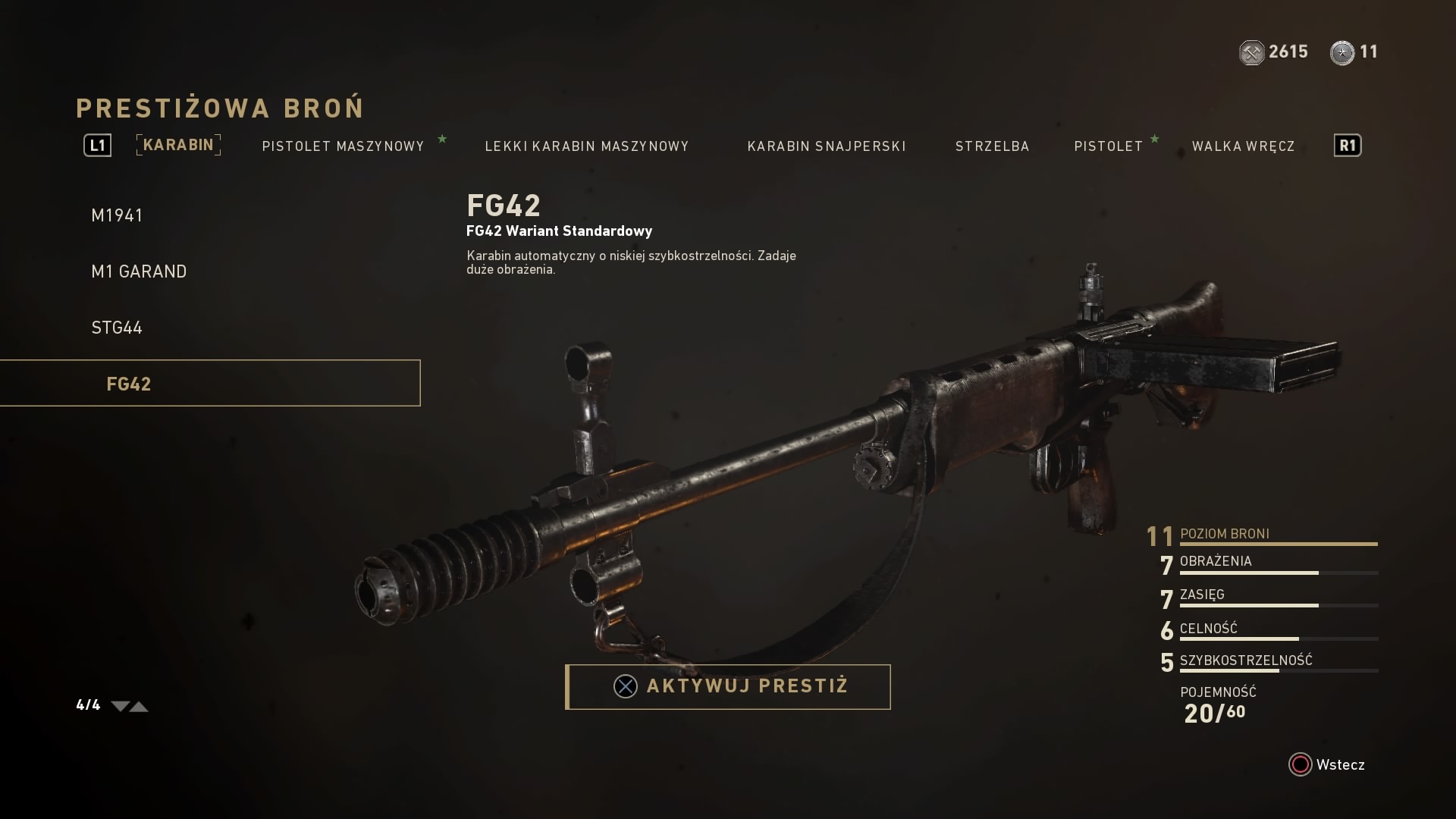Open the Pistolet Maszynowy category

343,146
